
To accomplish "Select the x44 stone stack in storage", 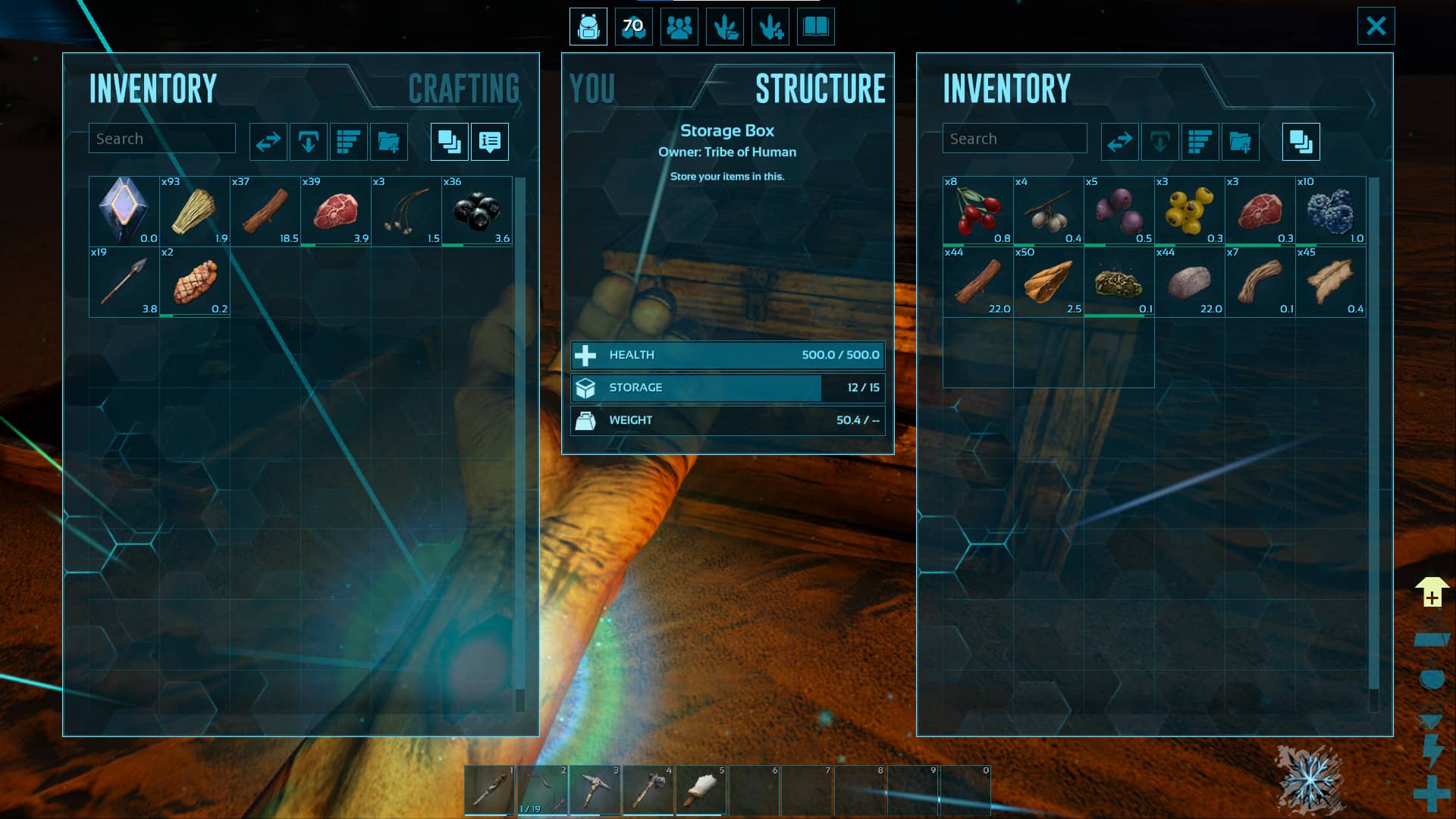I will click(1189, 282).
